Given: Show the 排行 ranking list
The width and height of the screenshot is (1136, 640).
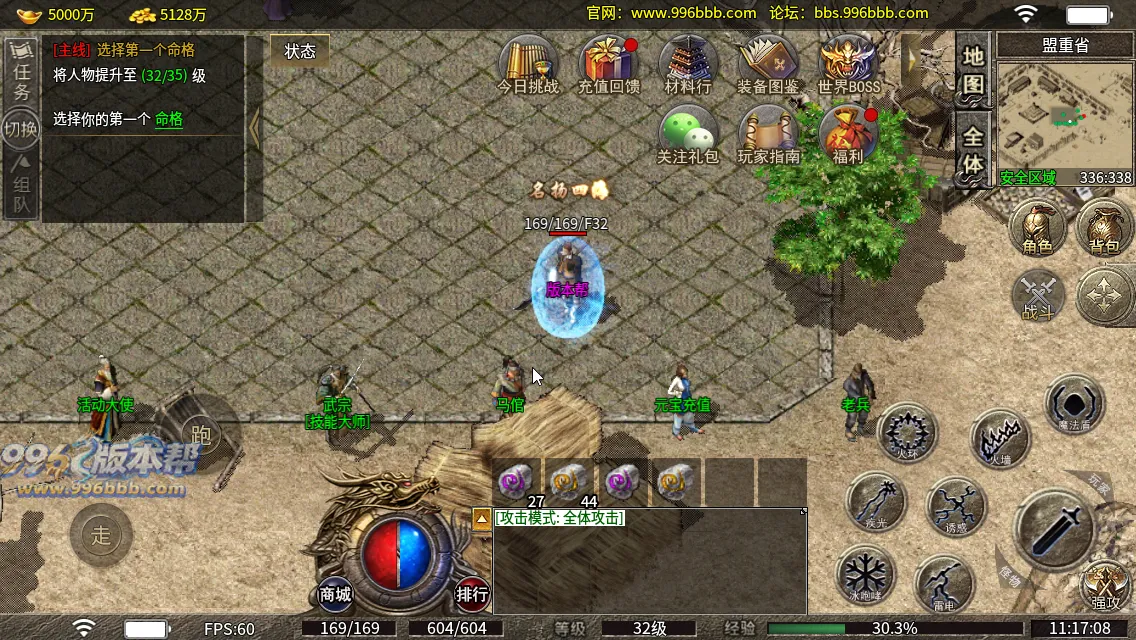Looking at the screenshot, I should (472, 594).
